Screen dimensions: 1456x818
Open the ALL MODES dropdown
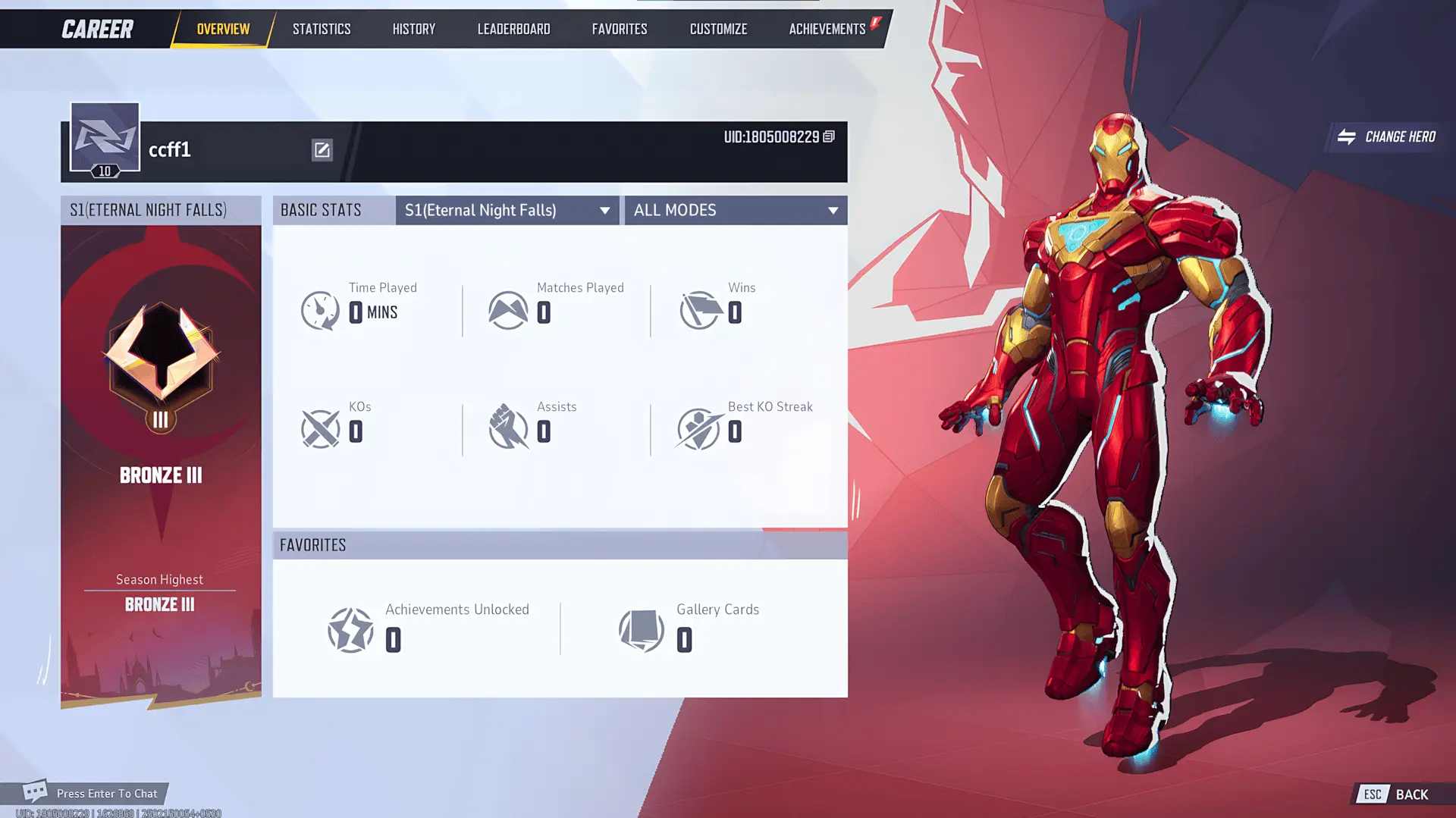coord(734,210)
